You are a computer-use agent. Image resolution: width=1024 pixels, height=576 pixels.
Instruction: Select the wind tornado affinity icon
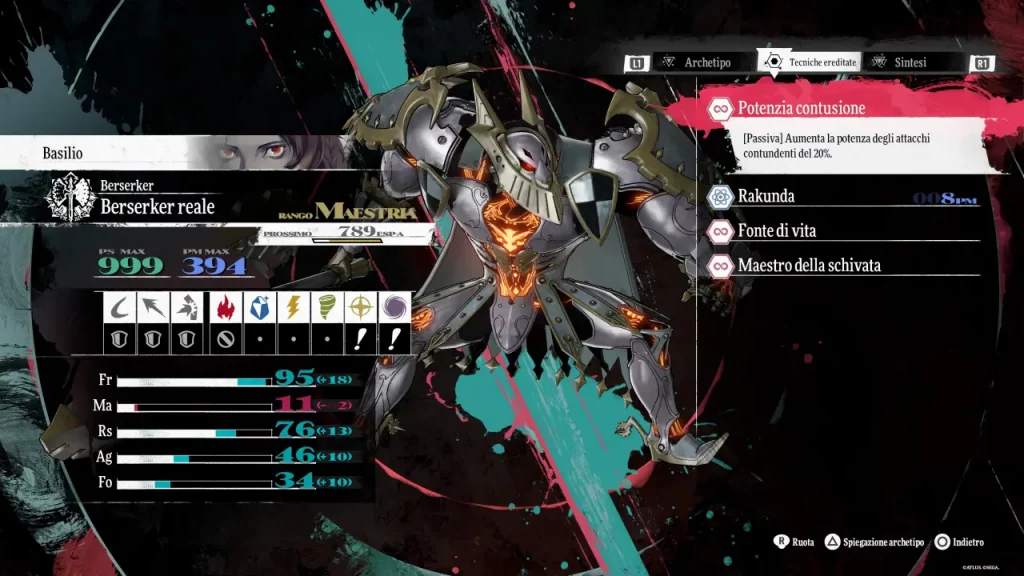coord(326,307)
